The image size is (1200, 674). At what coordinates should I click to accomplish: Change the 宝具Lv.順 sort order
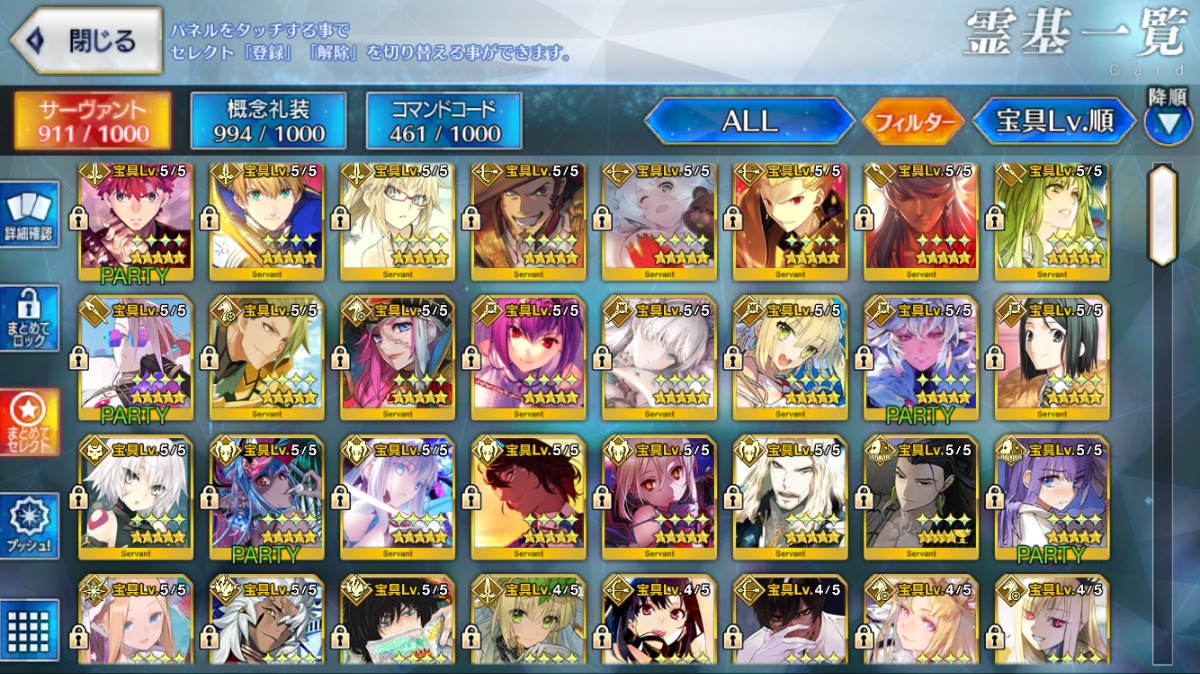[x=1054, y=122]
